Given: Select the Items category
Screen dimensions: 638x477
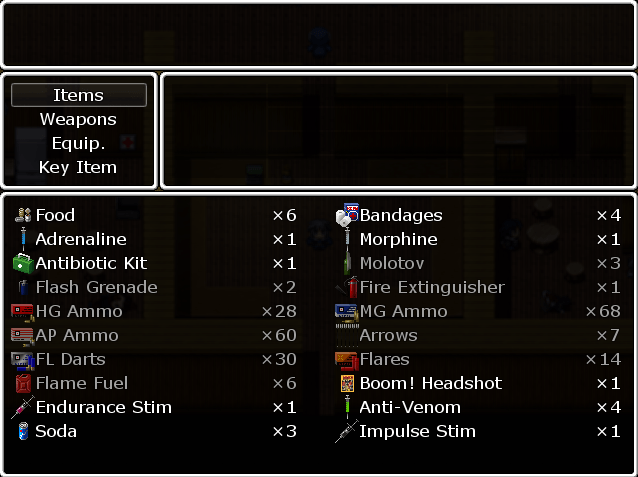Looking at the screenshot, I should (x=78, y=95).
